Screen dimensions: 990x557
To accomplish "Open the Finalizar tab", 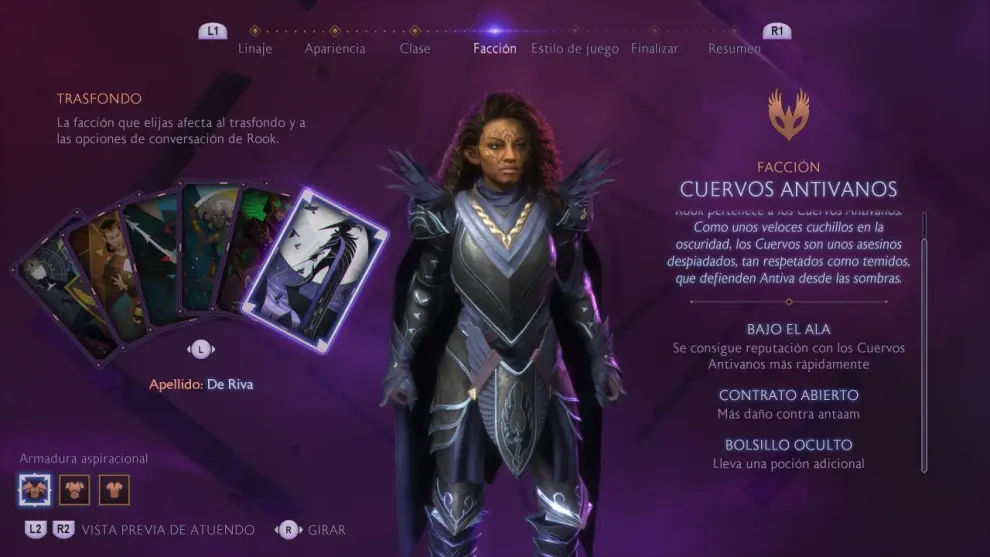I will pyautogui.click(x=655, y=48).
